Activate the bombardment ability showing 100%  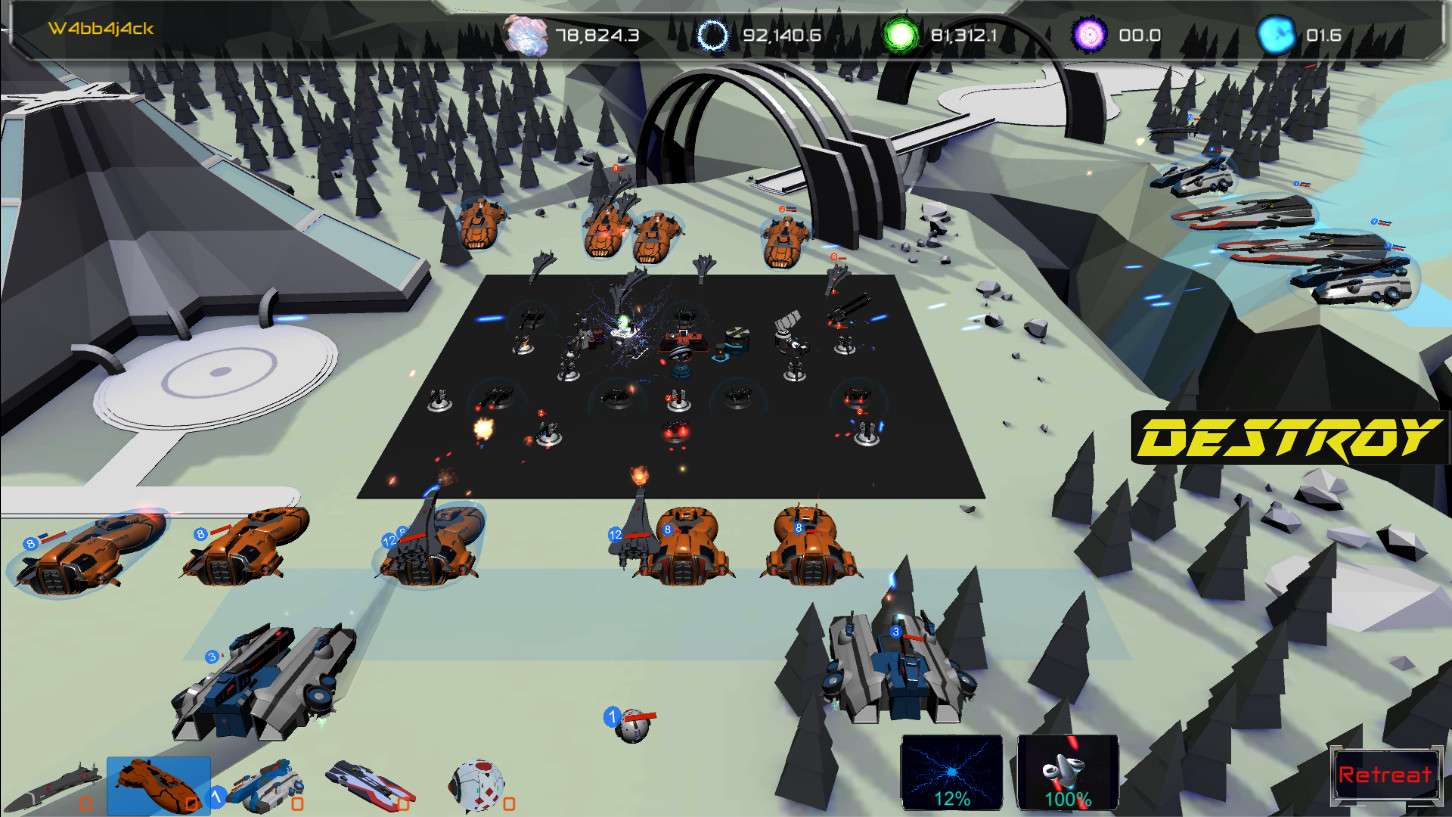[x=1066, y=770]
